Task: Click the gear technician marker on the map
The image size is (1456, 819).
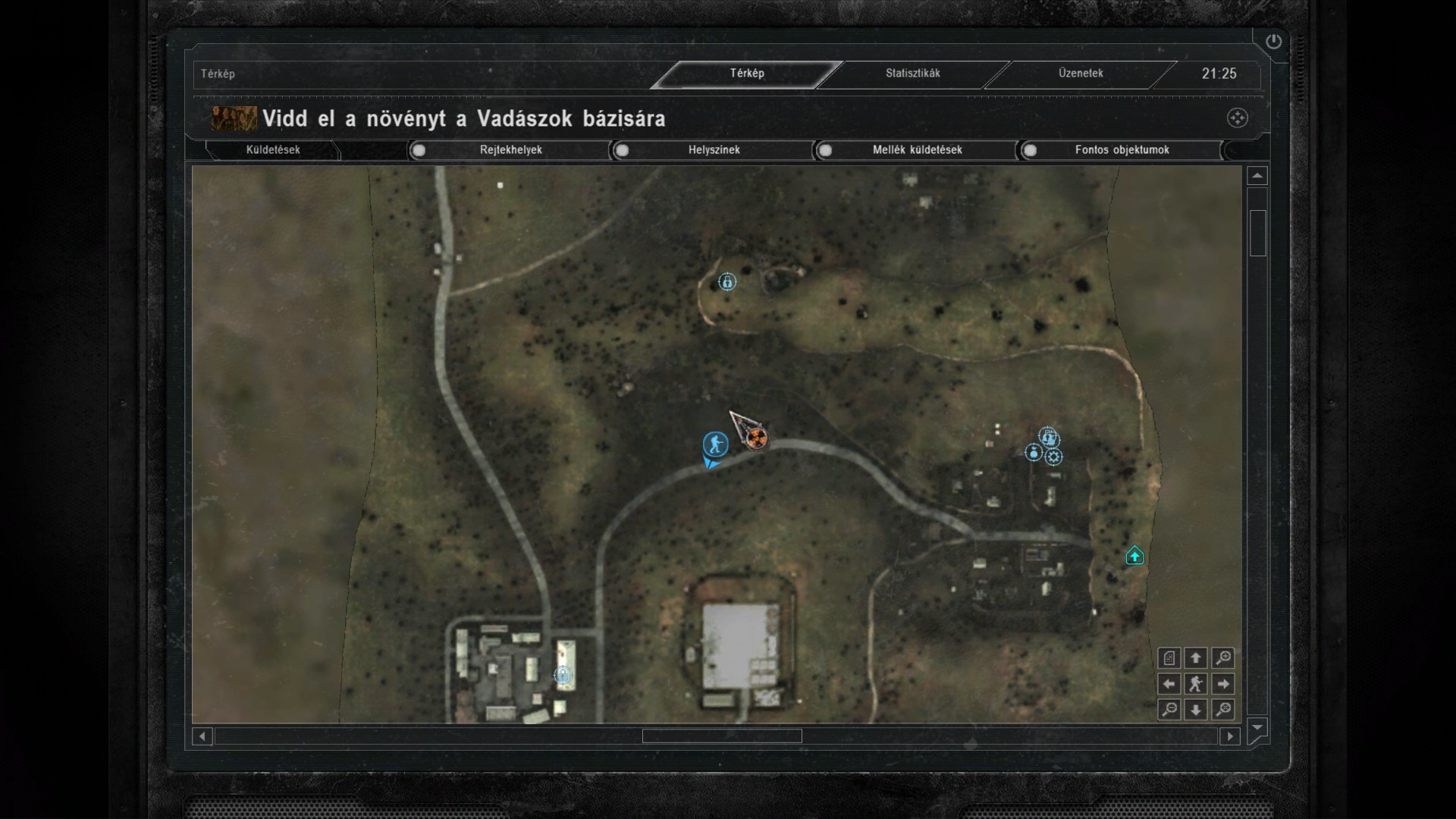Action: 1053,457
